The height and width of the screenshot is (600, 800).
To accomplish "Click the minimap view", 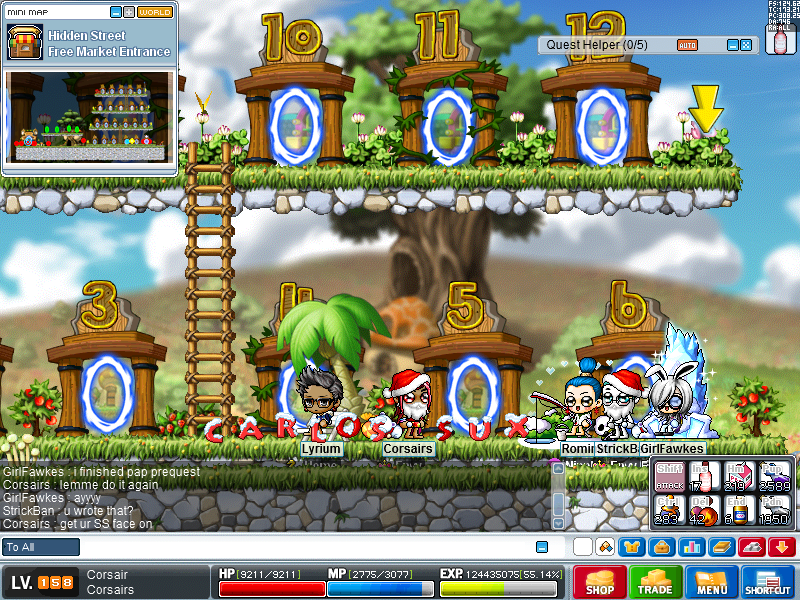I will point(90,117).
